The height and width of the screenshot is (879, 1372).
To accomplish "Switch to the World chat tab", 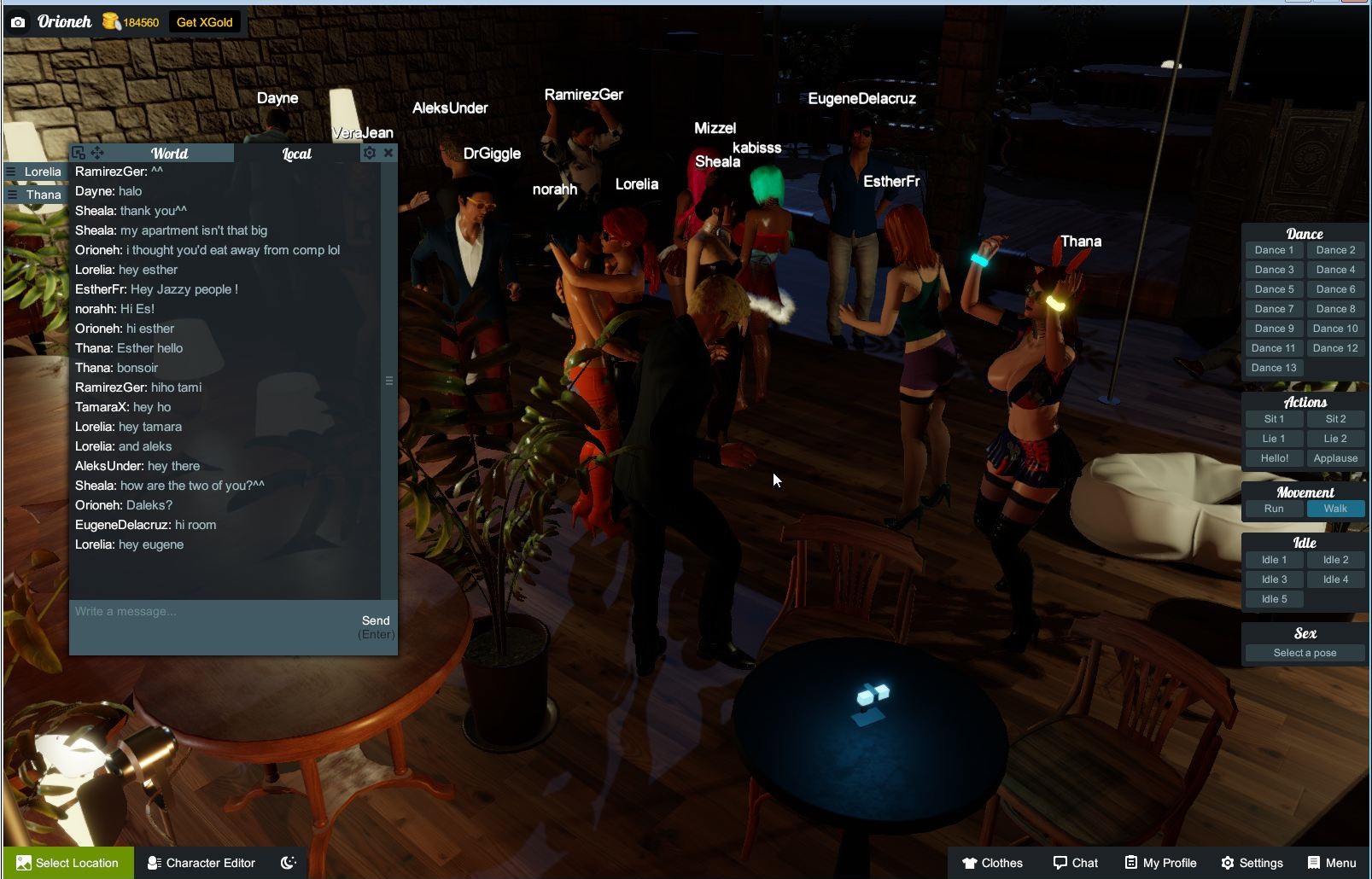I will 169,154.
